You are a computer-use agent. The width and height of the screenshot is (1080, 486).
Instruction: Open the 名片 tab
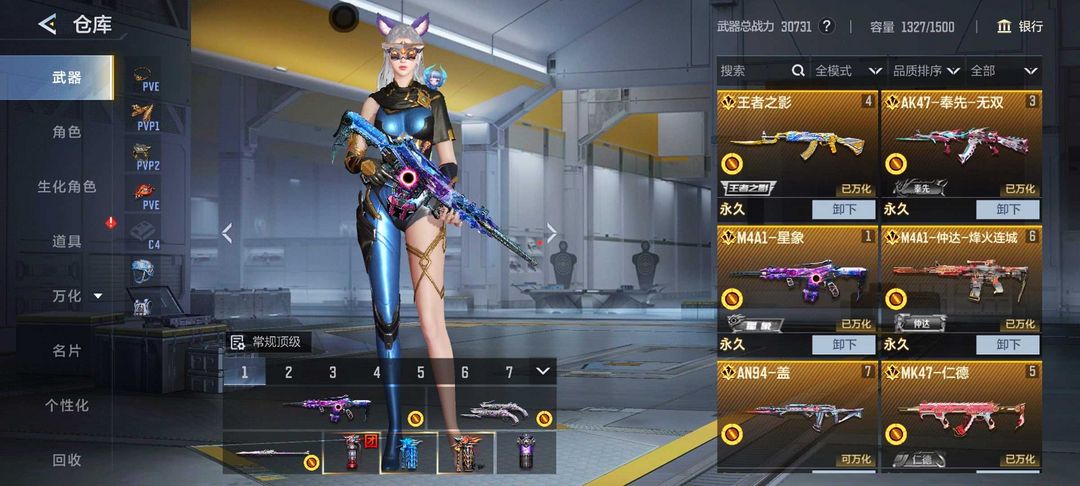67,351
